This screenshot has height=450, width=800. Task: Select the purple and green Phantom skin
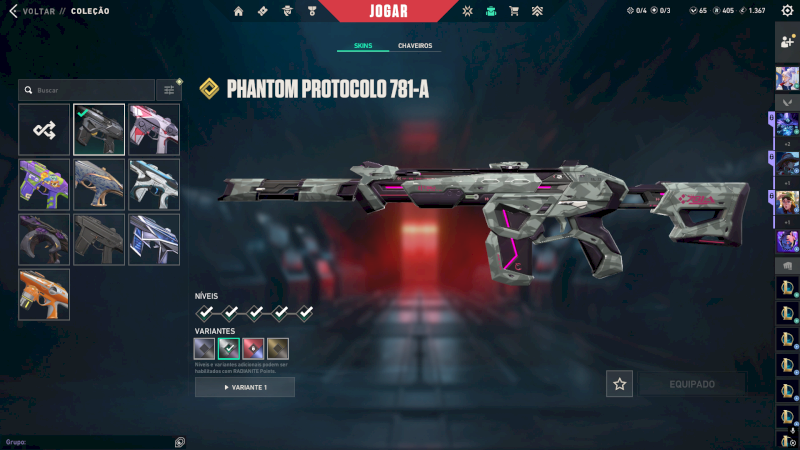44,184
